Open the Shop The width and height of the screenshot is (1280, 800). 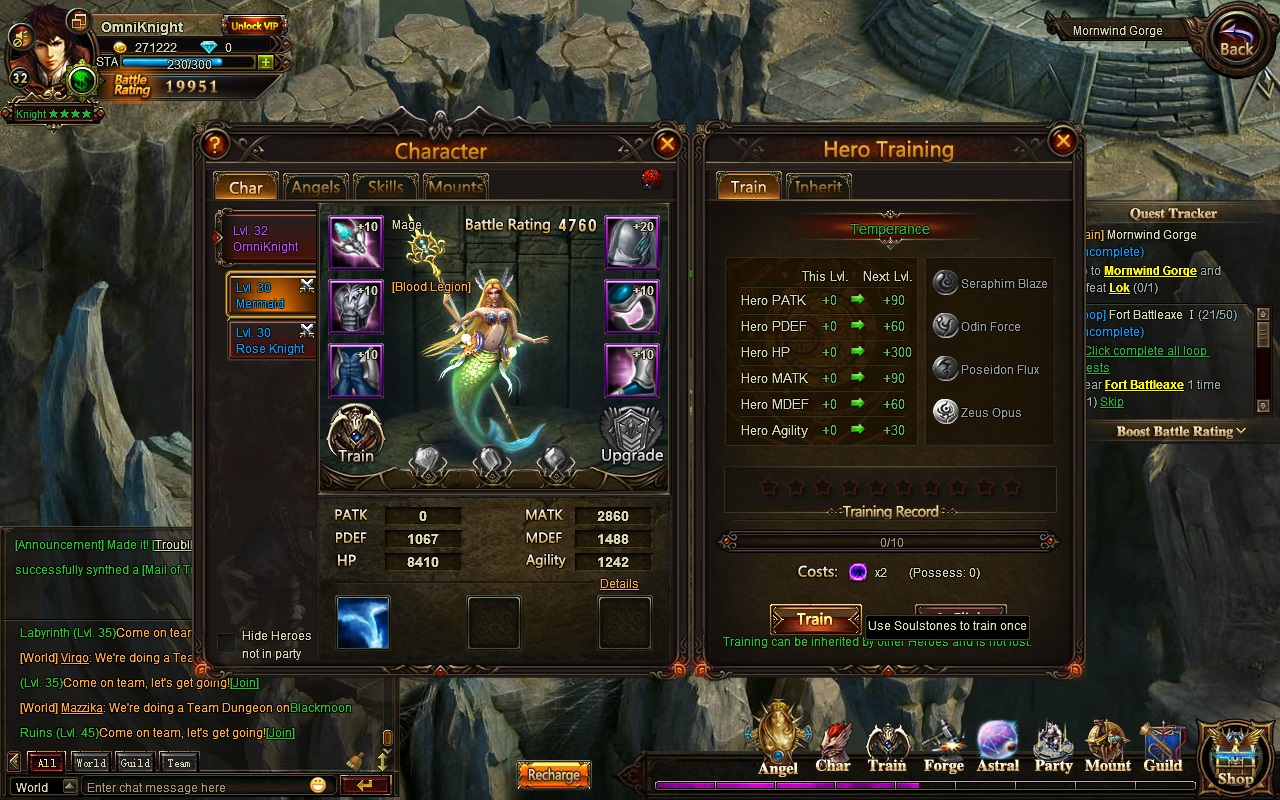[x=1235, y=758]
